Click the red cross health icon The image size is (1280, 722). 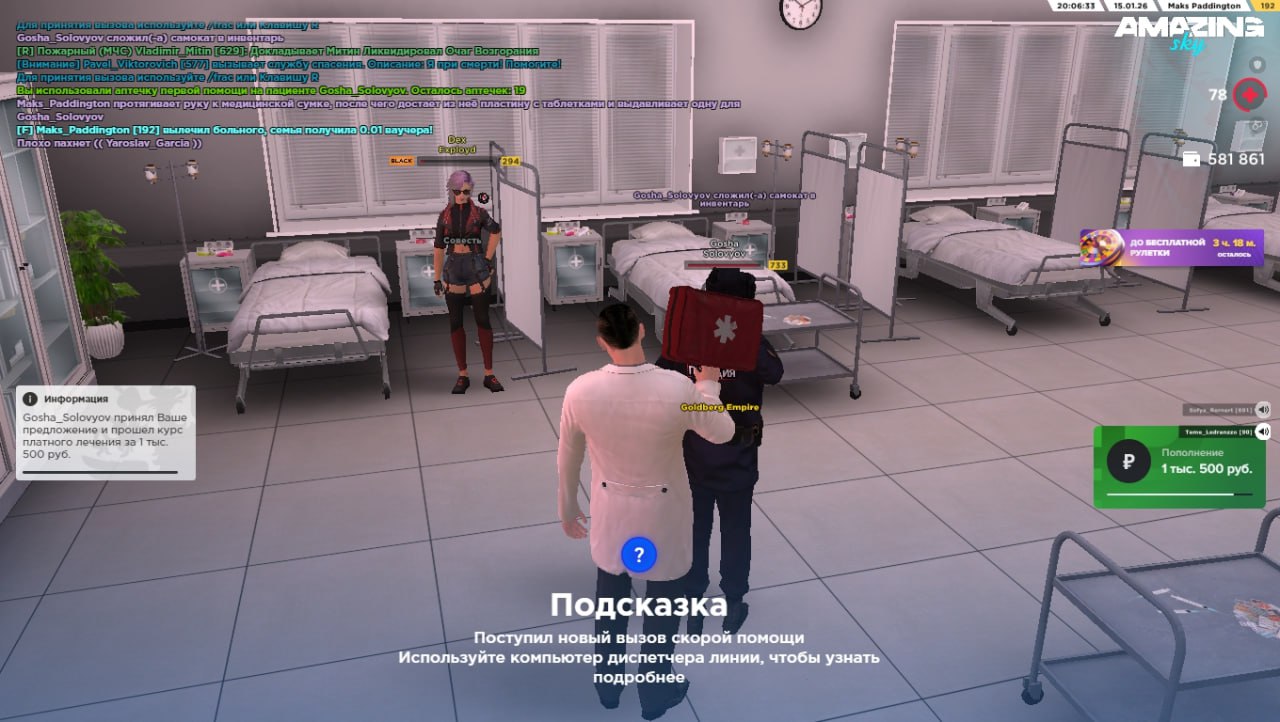[1249, 95]
